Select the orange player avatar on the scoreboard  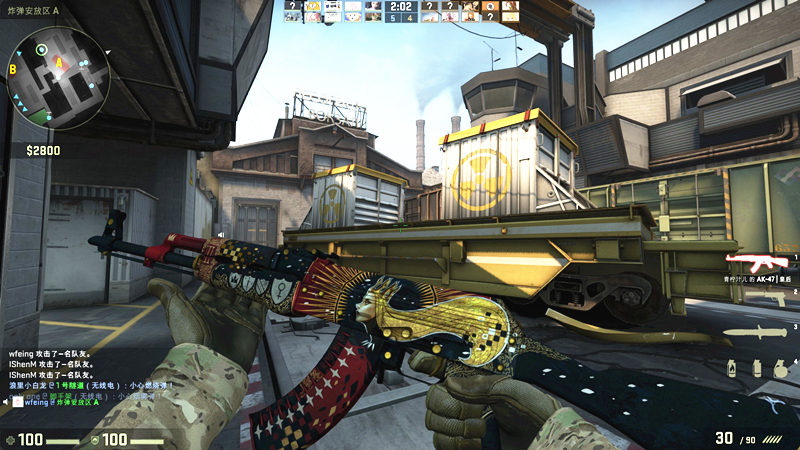490,6
